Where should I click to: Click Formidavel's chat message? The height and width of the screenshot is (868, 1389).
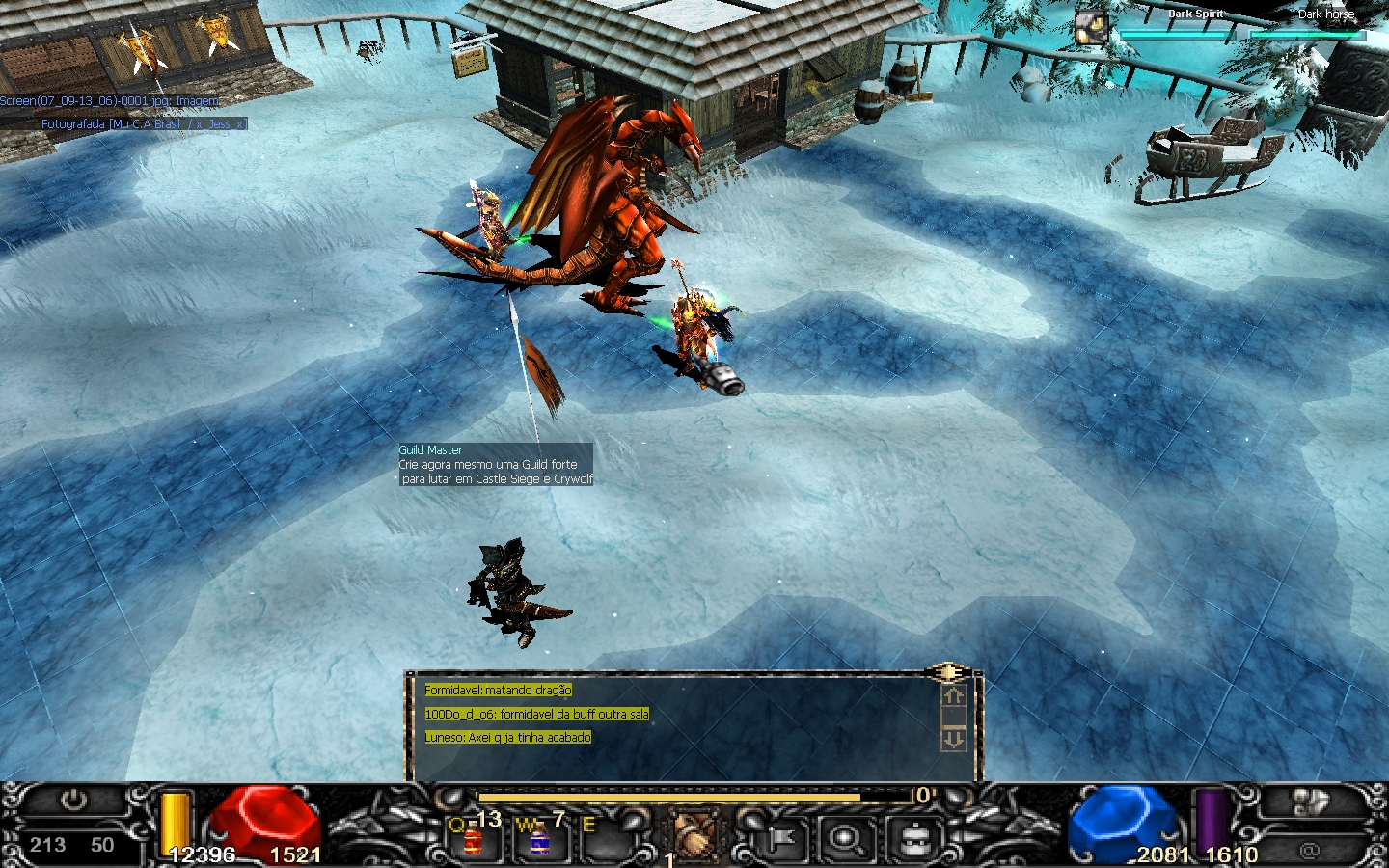point(498,691)
